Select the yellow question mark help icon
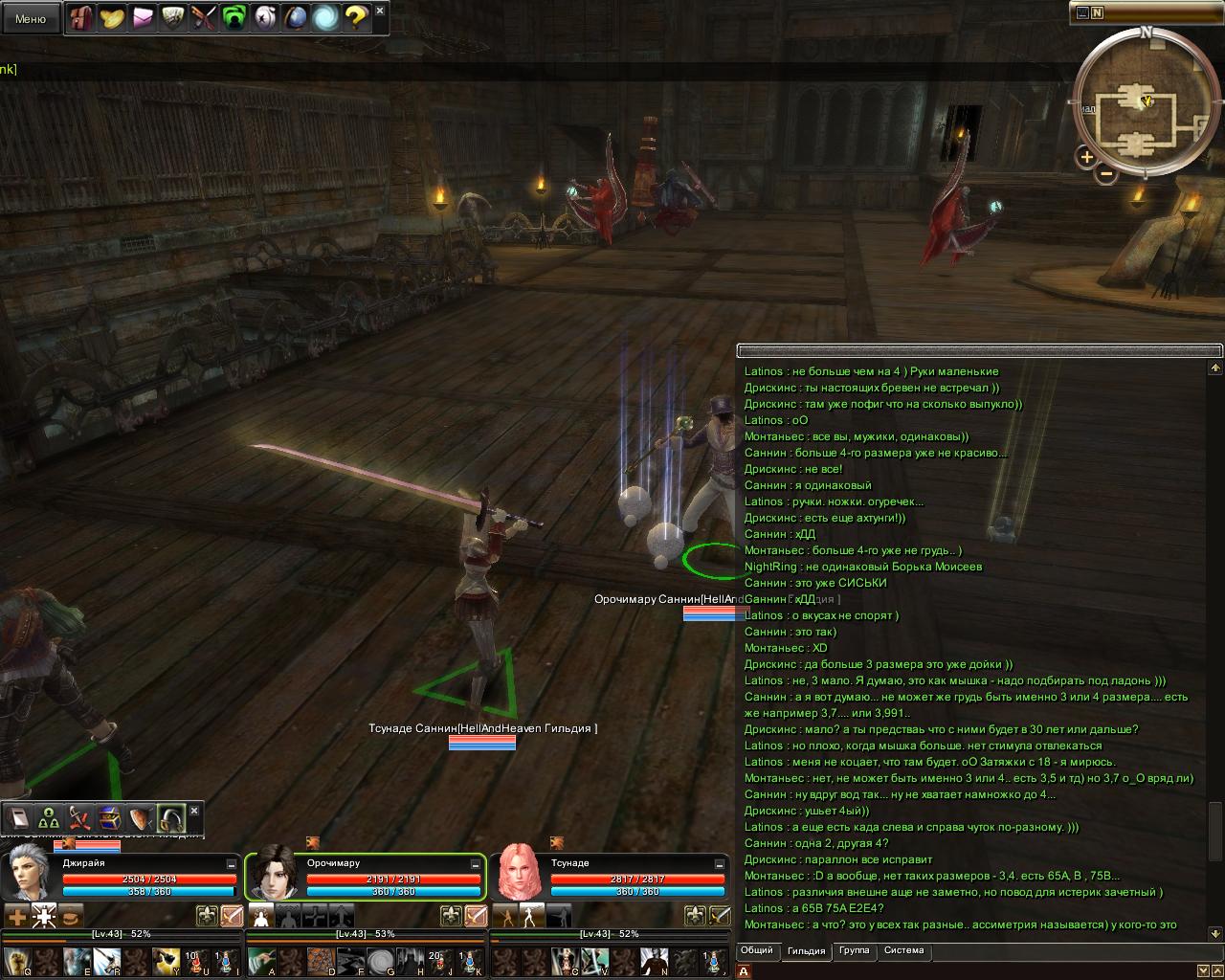This screenshot has height=980, width=1225. (355, 17)
